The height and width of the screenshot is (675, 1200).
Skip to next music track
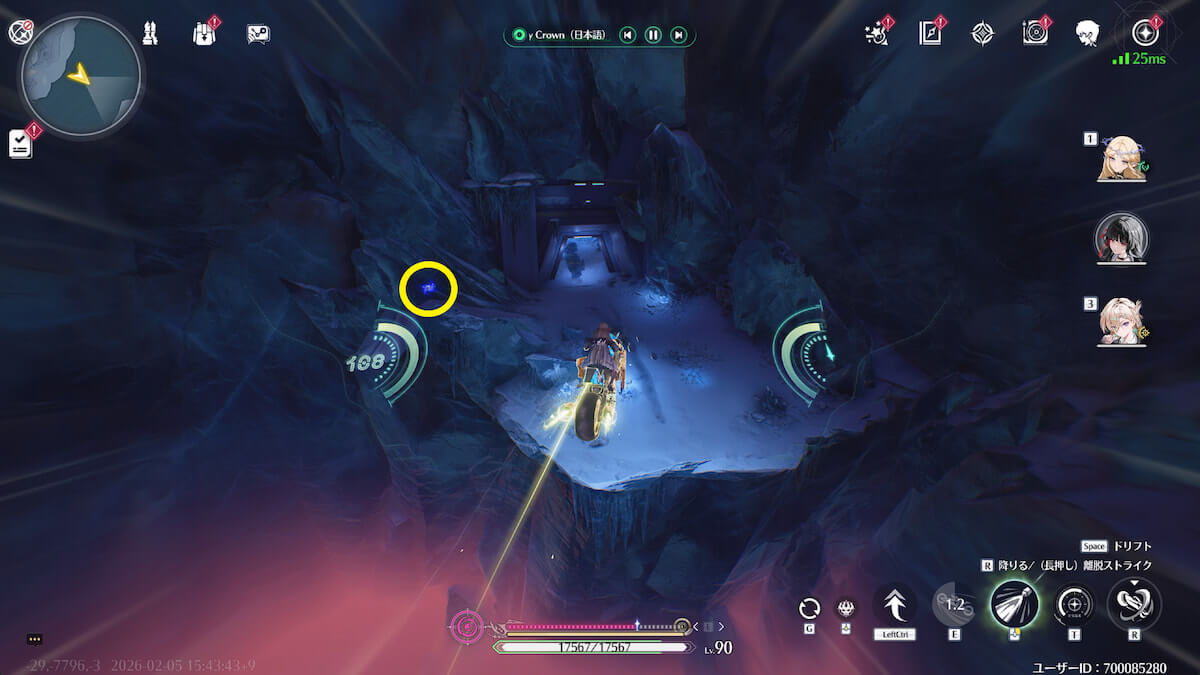[x=679, y=36]
